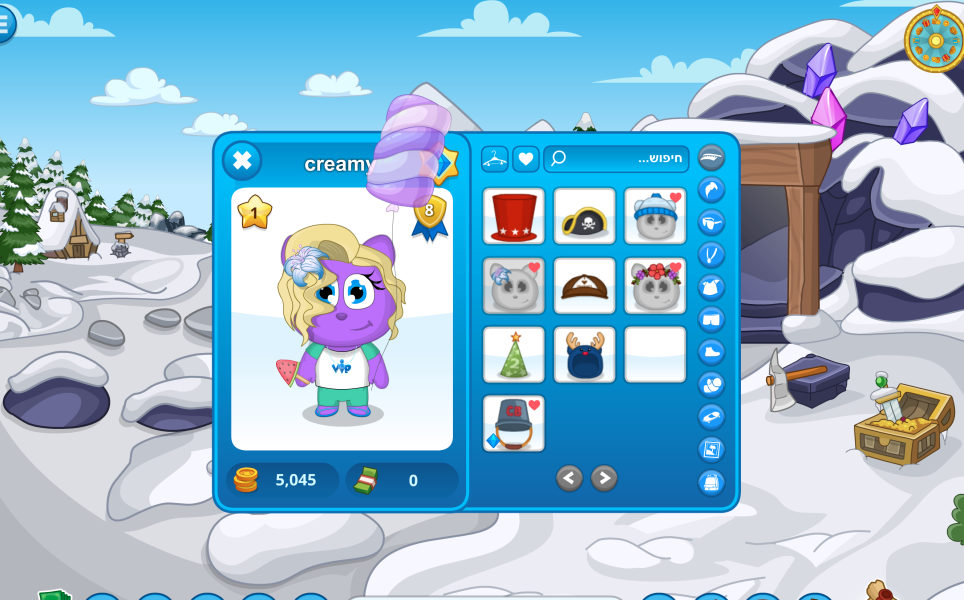The height and width of the screenshot is (600, 964).
Task: Pick the red flower crown item
Action: coord(655,286)
